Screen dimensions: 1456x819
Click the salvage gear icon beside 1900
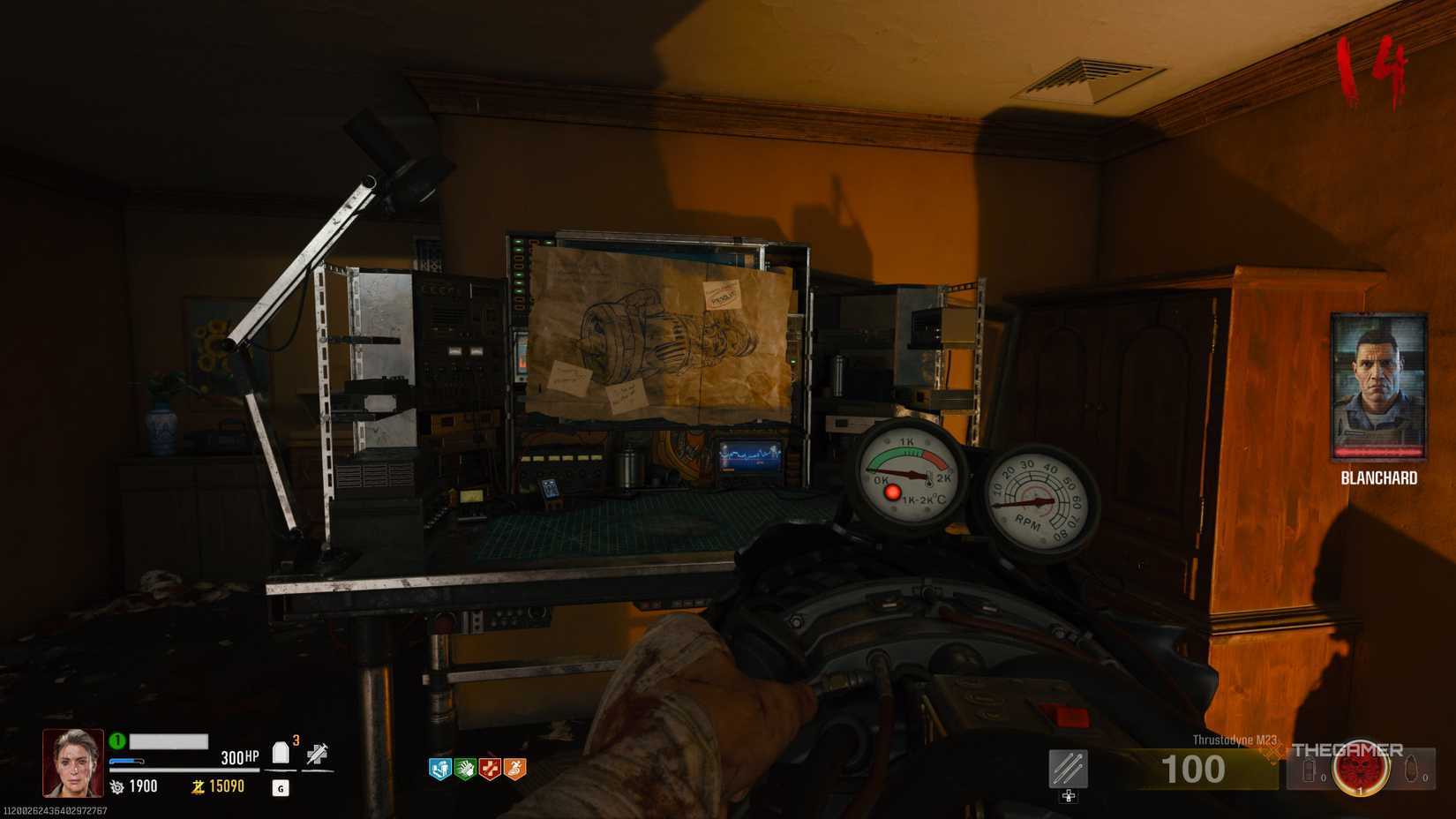[117, 786]
